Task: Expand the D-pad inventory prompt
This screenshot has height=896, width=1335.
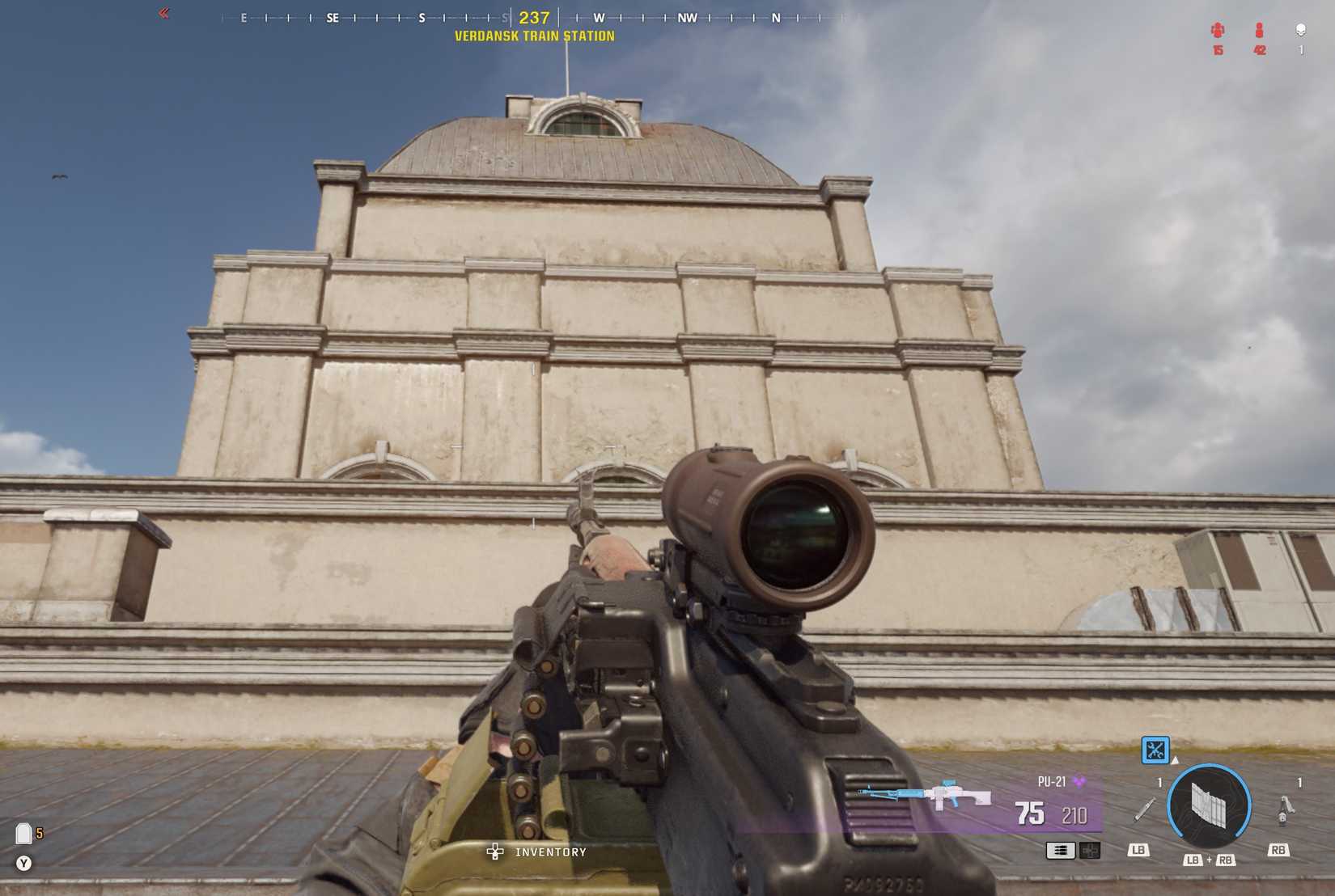Action: (494, 851)
